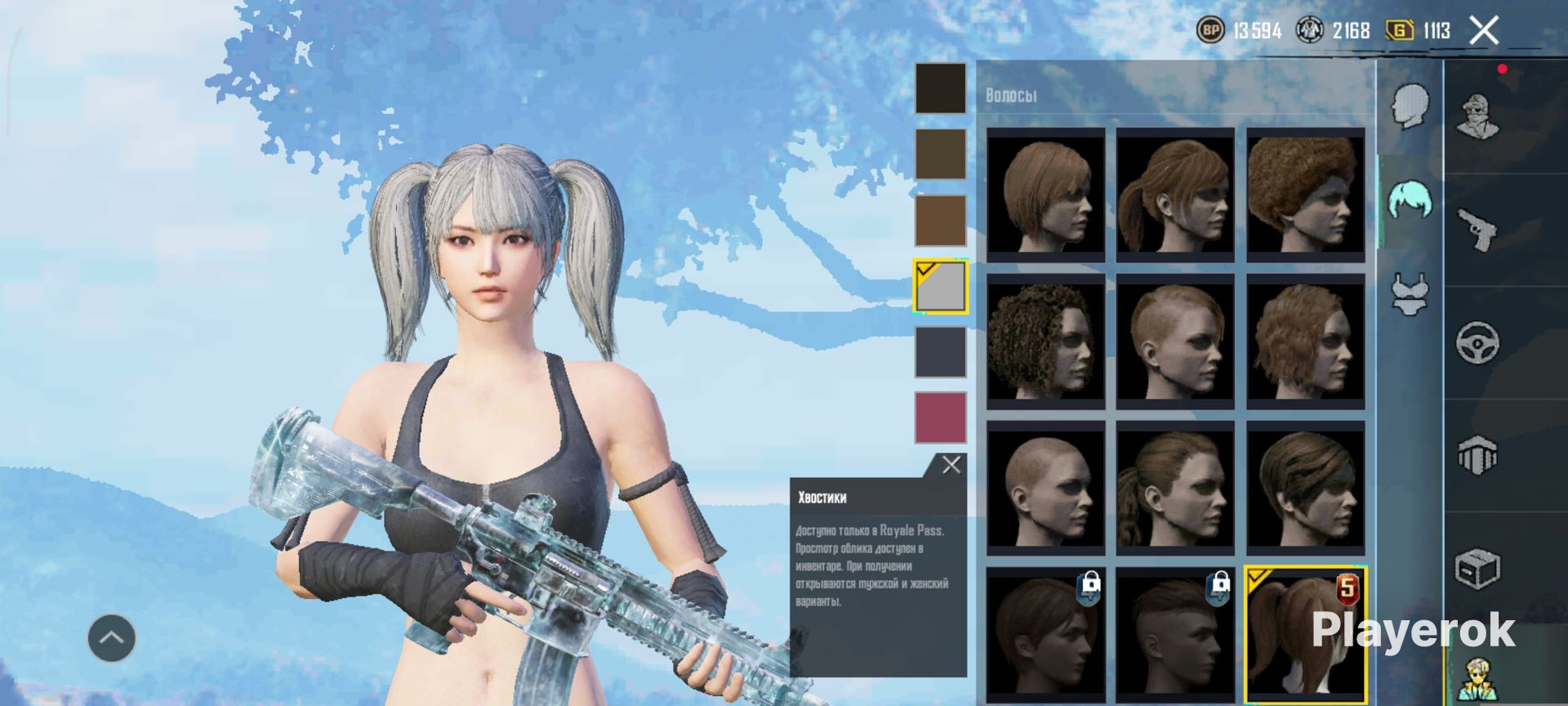
Task: Open the steering wheel vehicles section
Action: coord(1477,342)
